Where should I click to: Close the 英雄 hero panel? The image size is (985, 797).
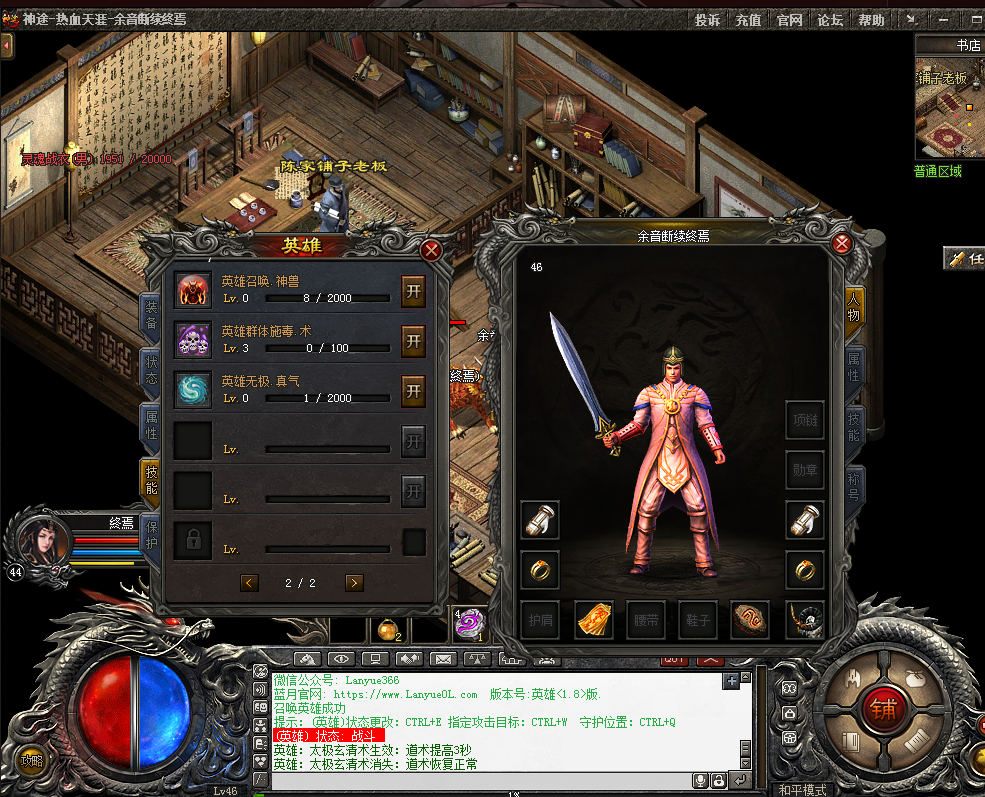(x=431, y=250)
